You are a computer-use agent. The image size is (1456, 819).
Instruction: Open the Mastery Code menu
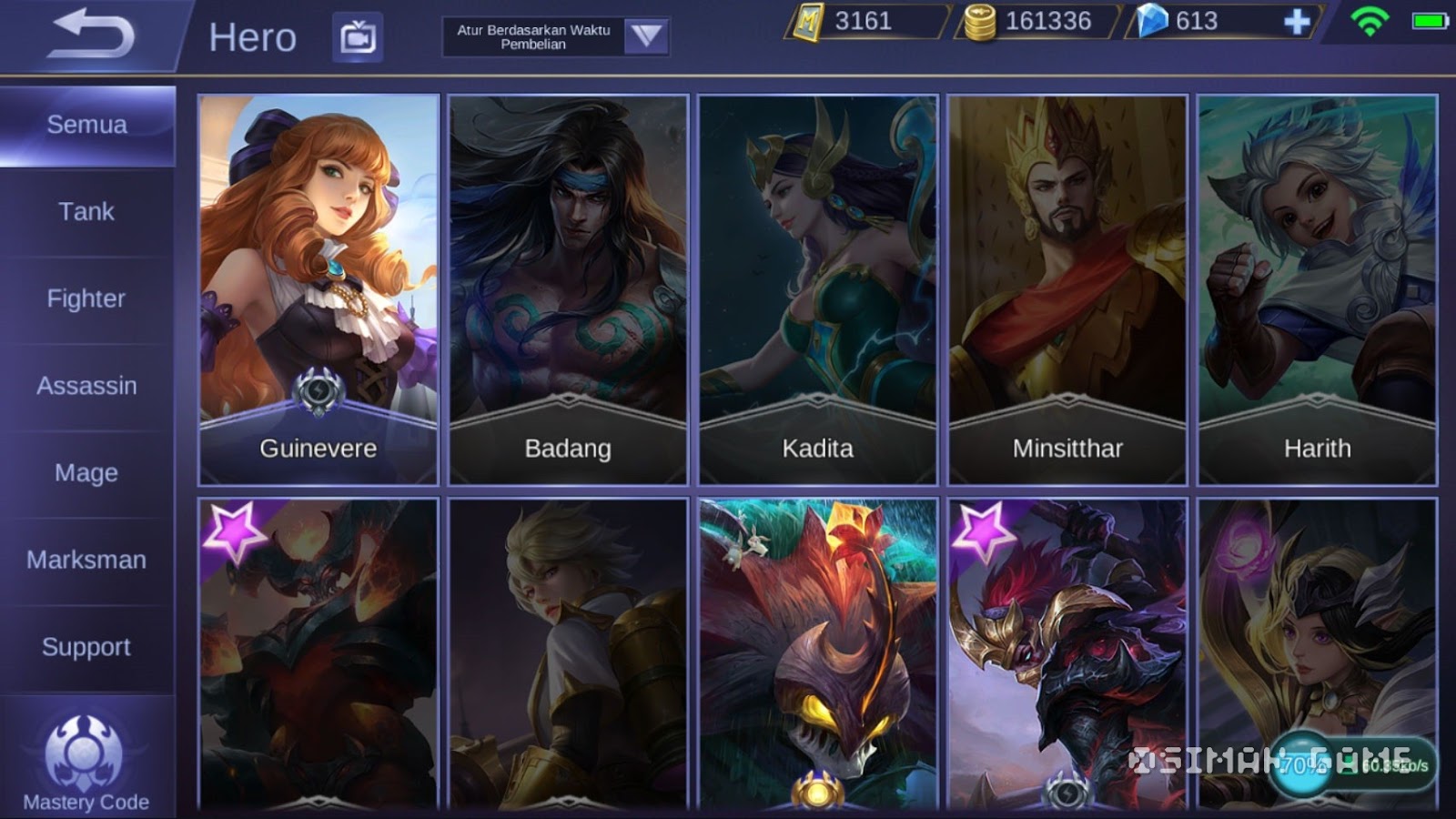tap(85, 760)
